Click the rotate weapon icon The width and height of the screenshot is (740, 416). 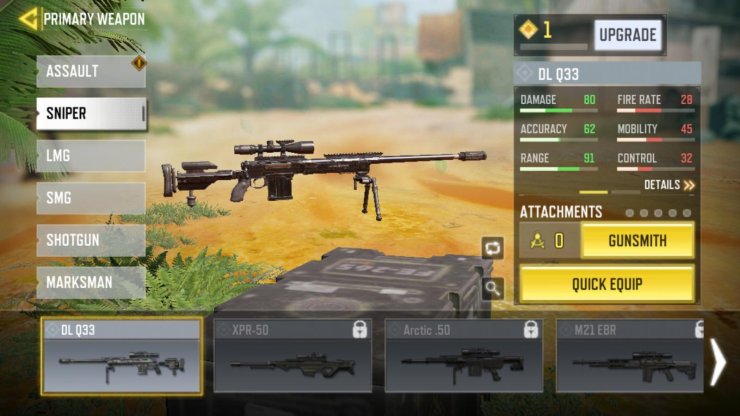coord(492,248)
